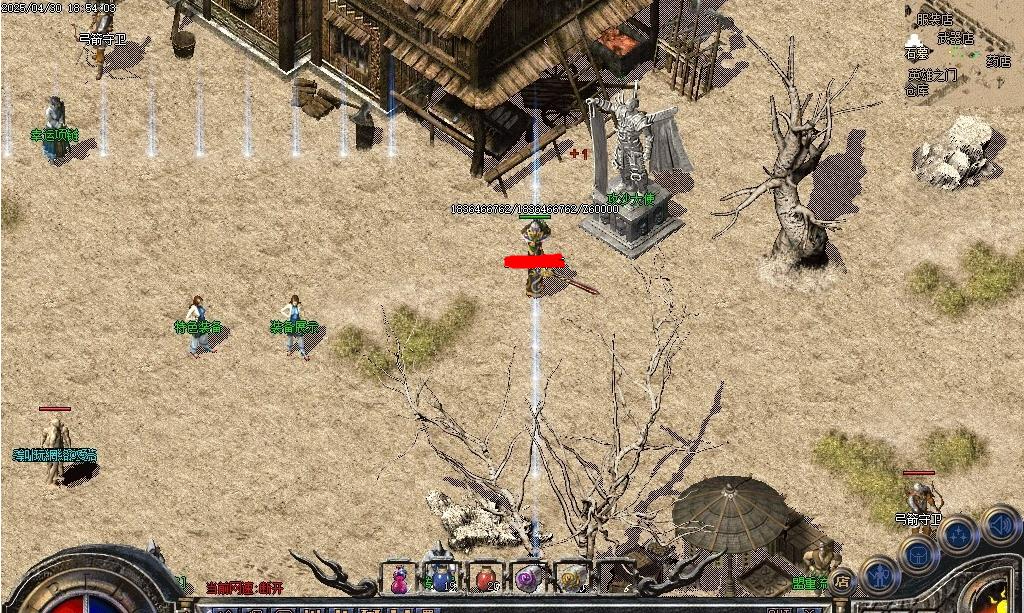Click 服装店 label on the minimap
1024x613 pixels.
coord(934,18)
